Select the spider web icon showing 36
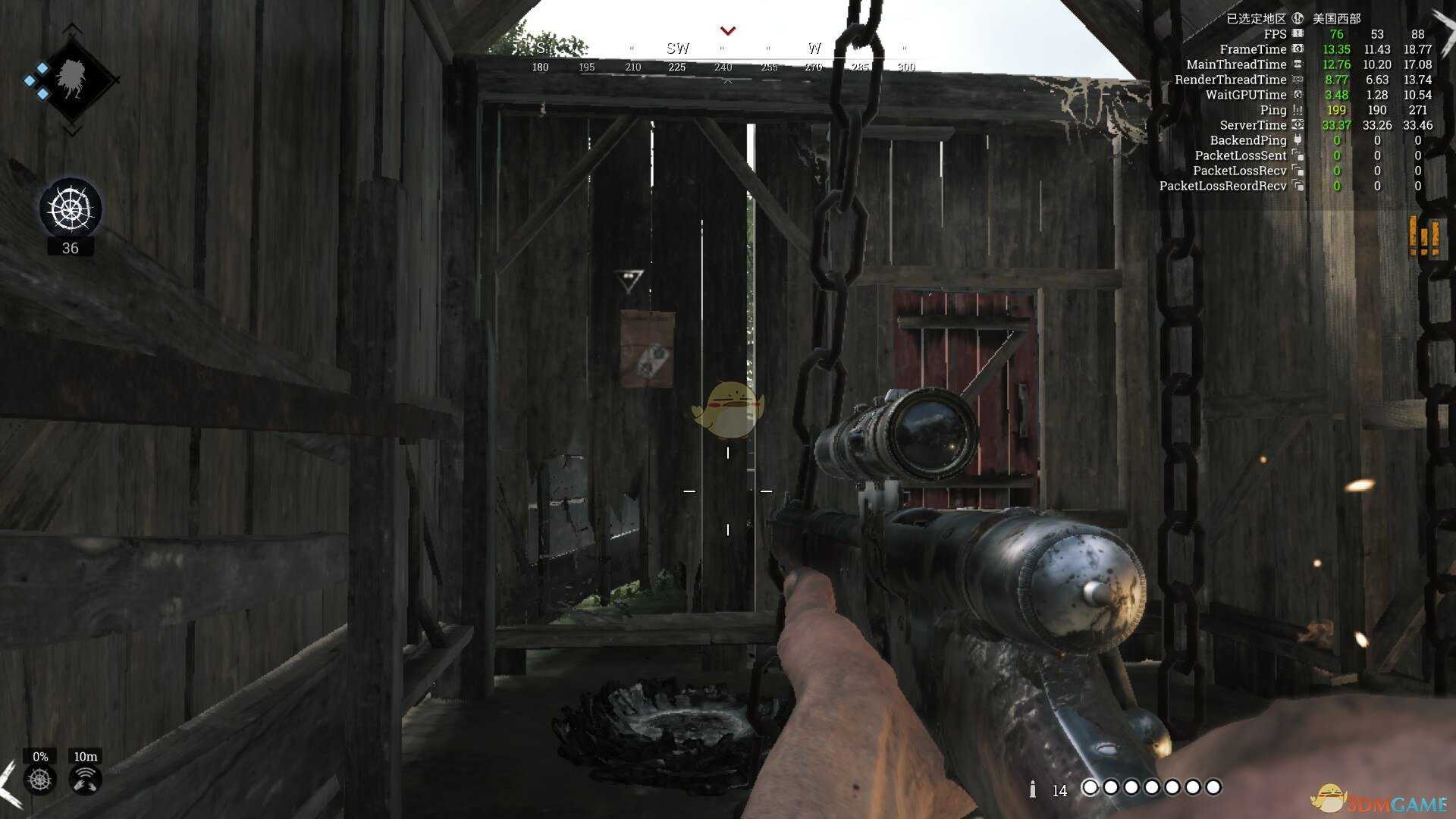Screen dimensions: 1456x819 pyautogui.click(x=71, y=207)
